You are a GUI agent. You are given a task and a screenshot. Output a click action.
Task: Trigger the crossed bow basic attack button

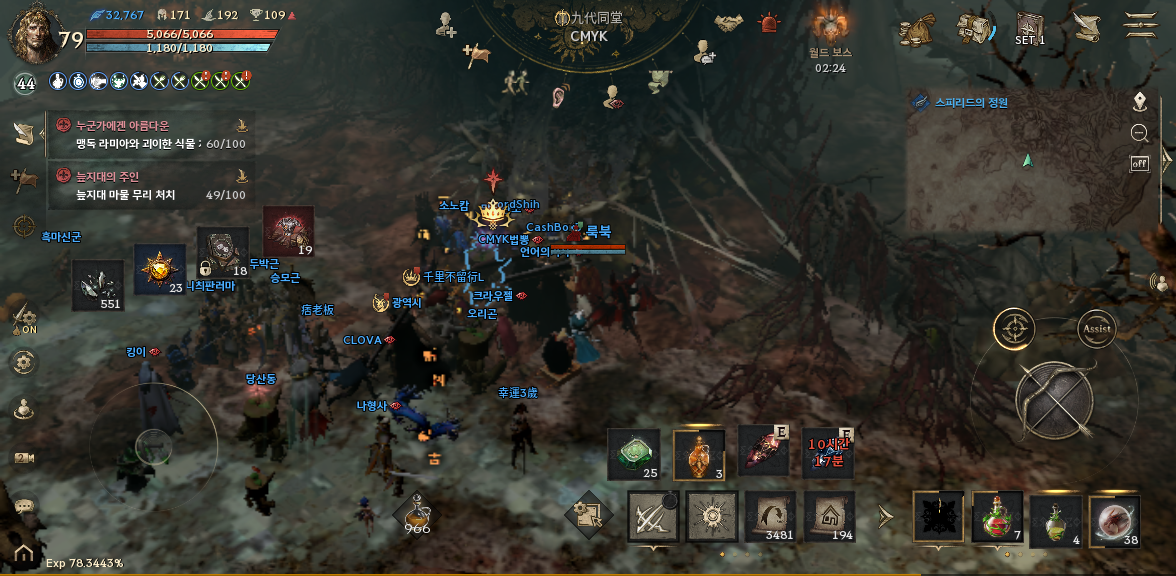[x=1054, y=402]
